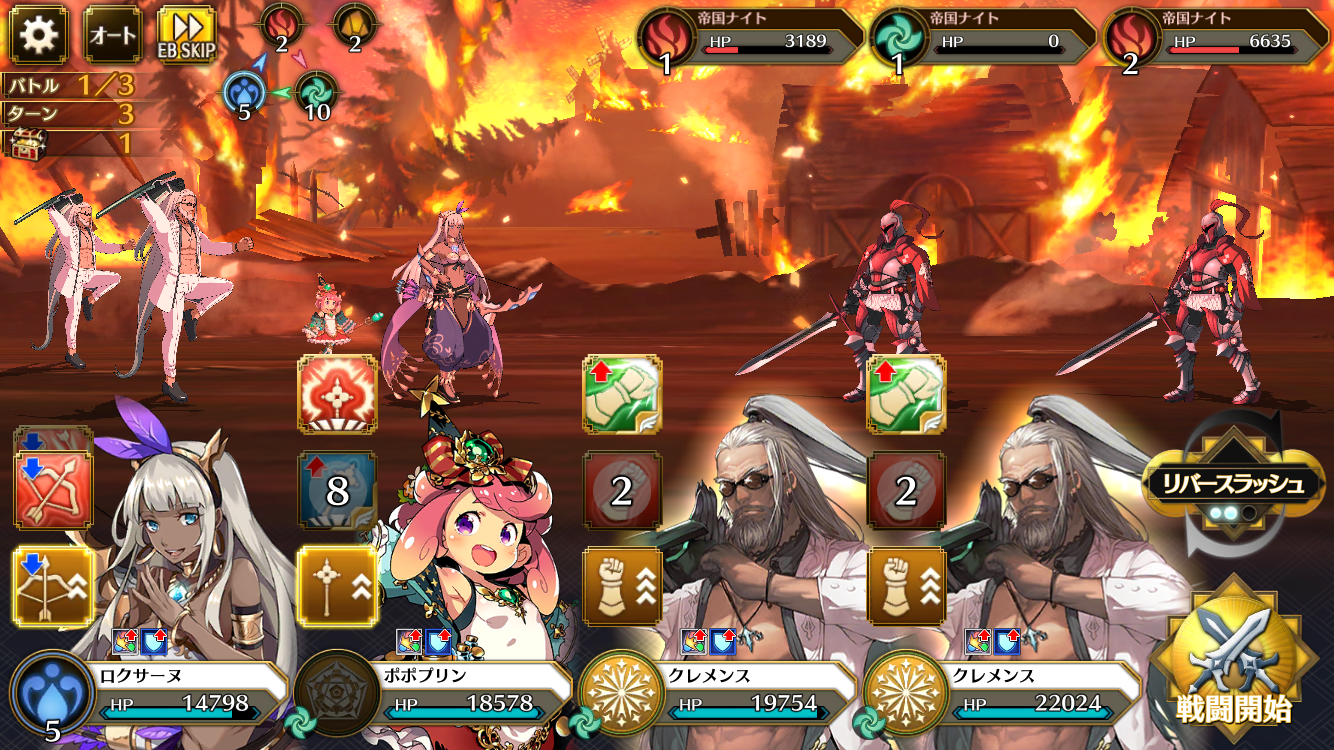Image resolution: width=1334 pixels, height=750 pixels.
Task: Use ロクサーヌ's red bow skill
Action: click(x=53, y=491)
